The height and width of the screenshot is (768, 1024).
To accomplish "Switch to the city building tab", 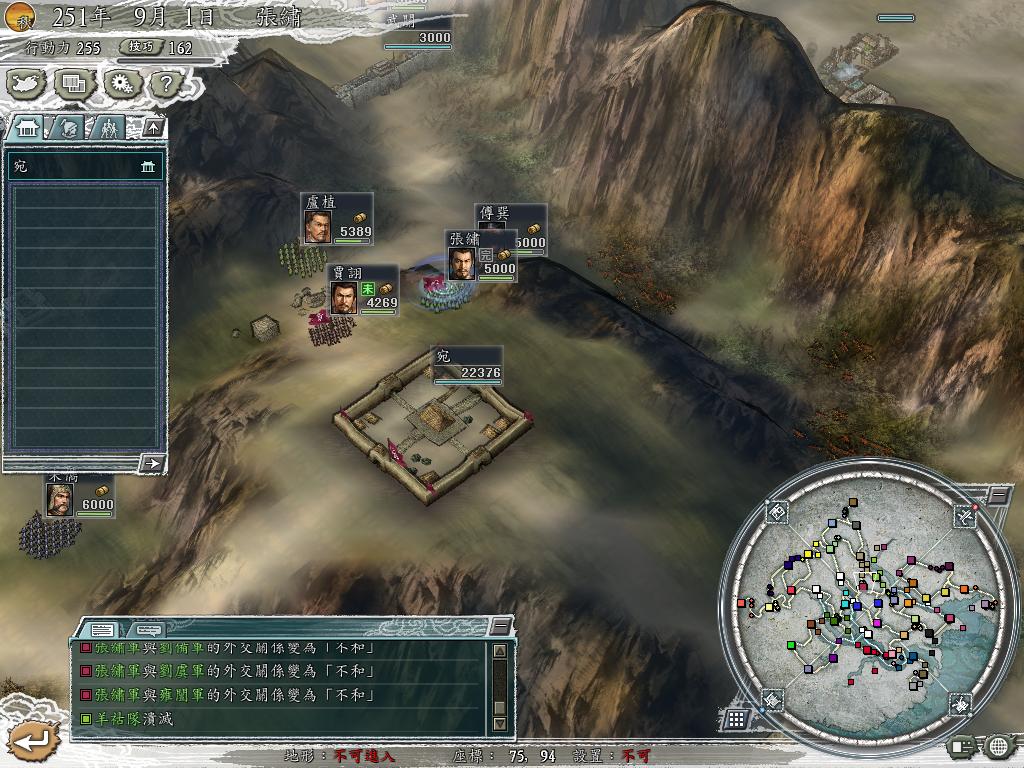I will [x=28, y=127].
